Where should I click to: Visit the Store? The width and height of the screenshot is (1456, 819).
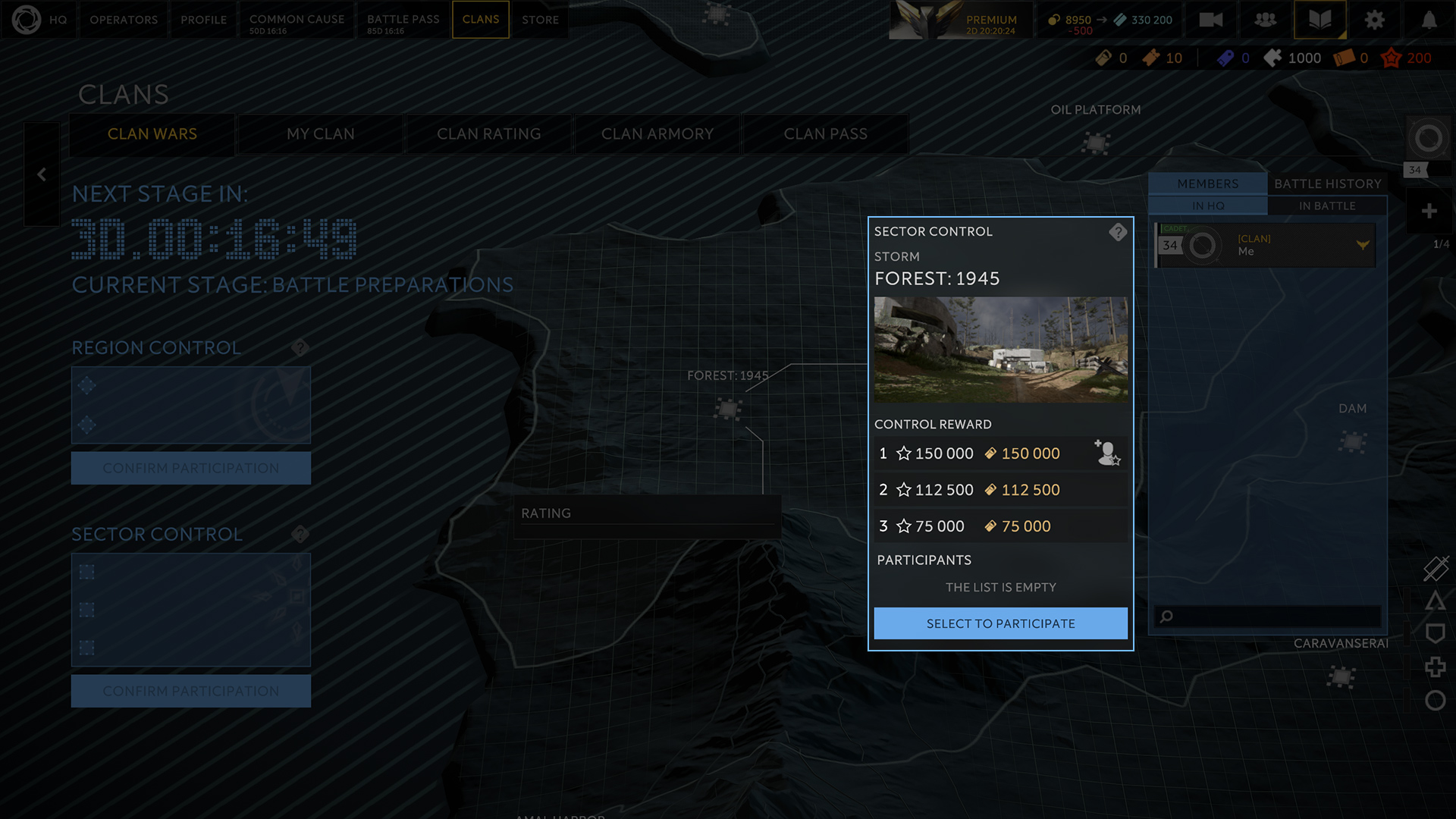540,20
